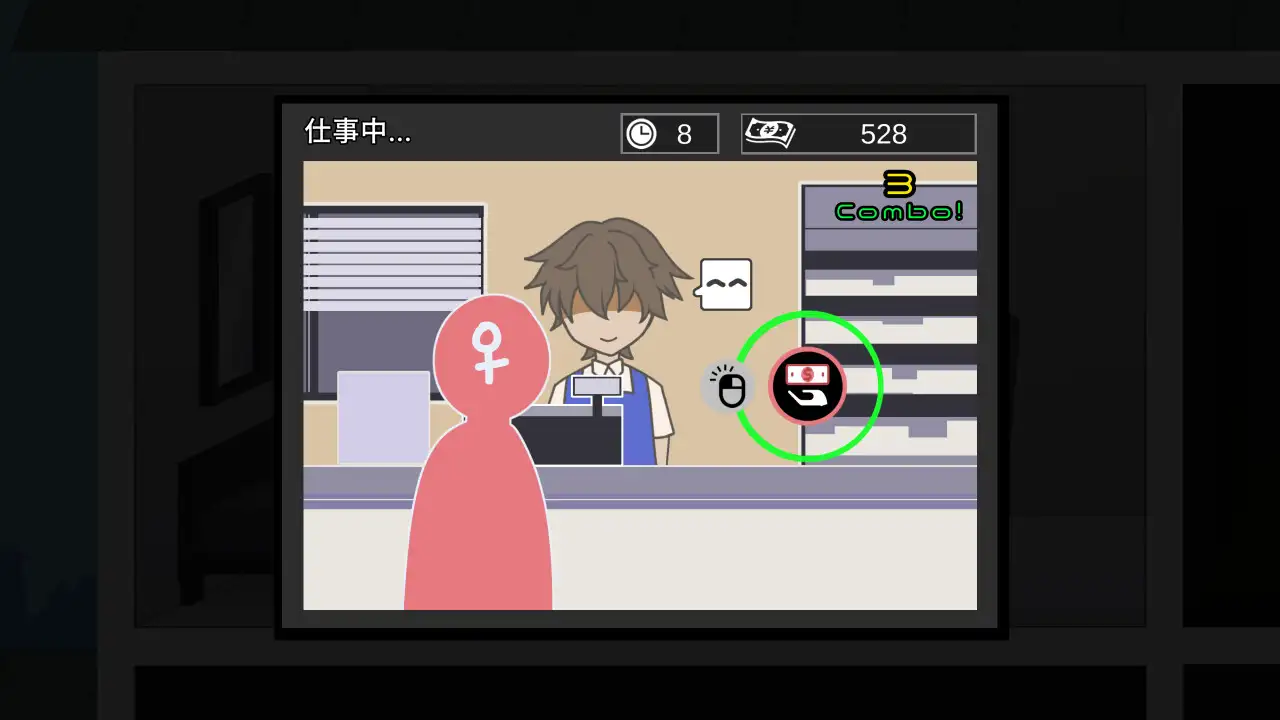Click the clock icon next to the 8
The image size is (1280, 720).
[x=641, y=133]
